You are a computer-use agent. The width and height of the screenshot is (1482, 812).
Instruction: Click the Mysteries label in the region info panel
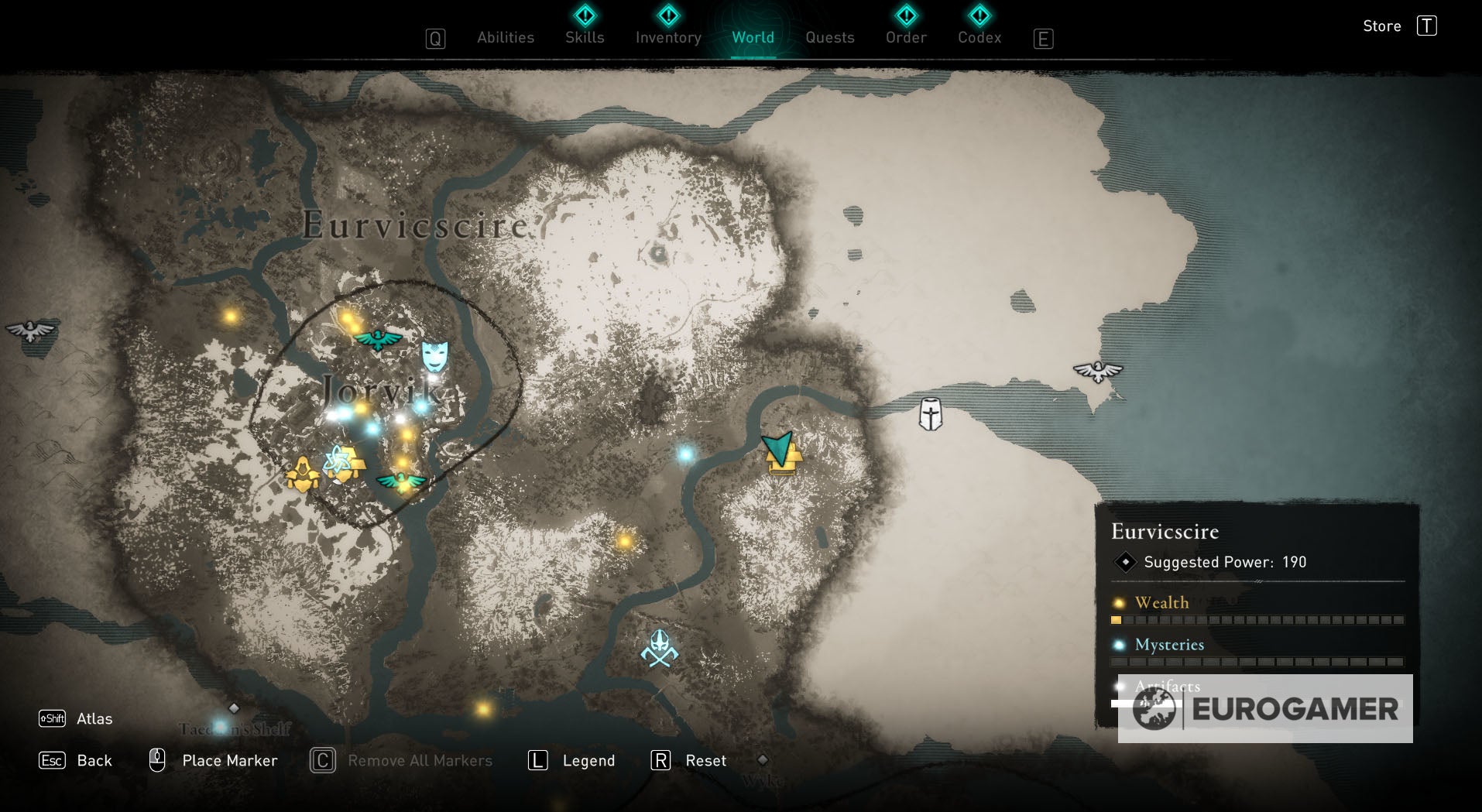(1168, 644)
